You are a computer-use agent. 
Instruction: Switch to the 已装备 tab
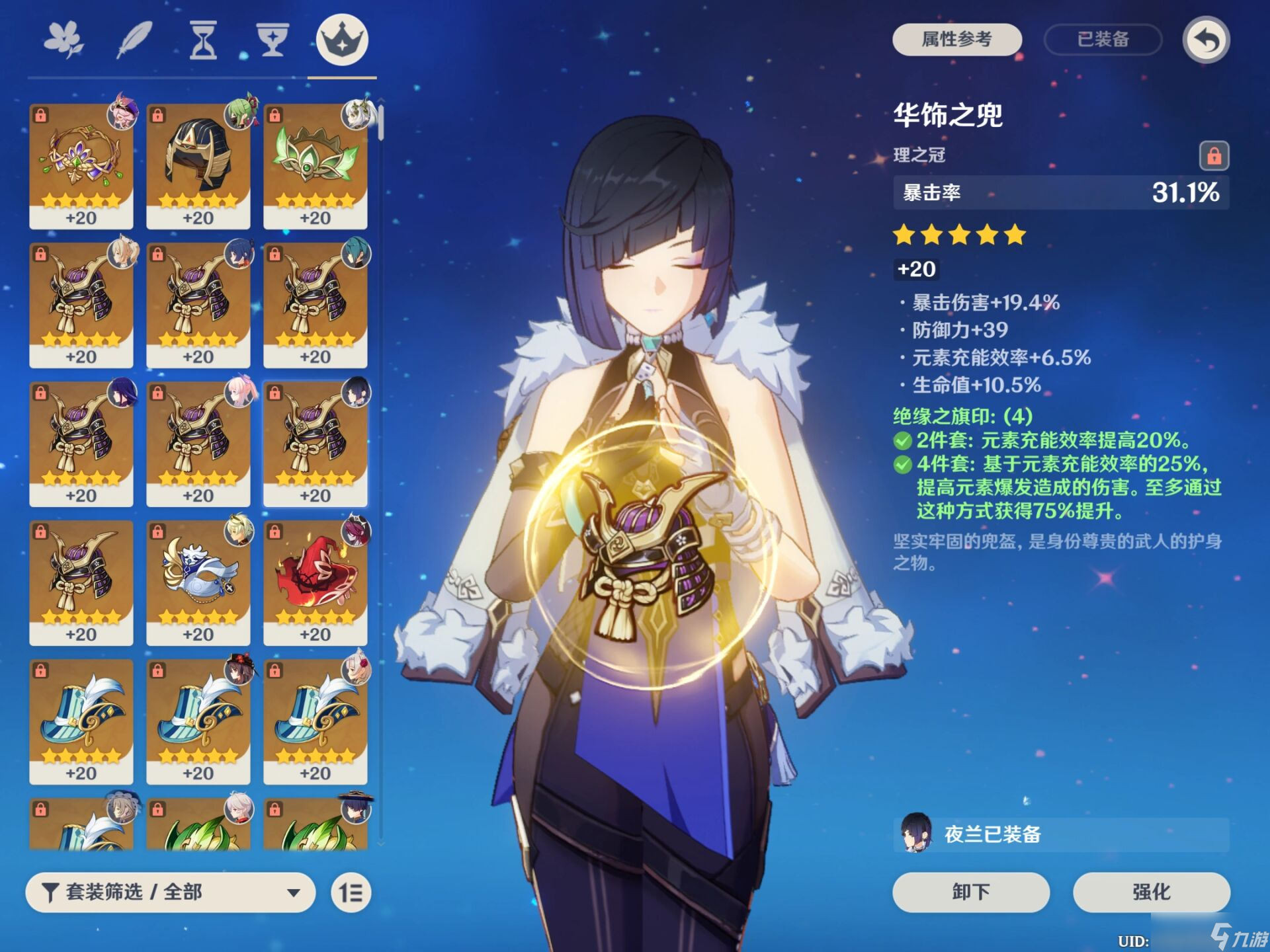[1101, 40]
